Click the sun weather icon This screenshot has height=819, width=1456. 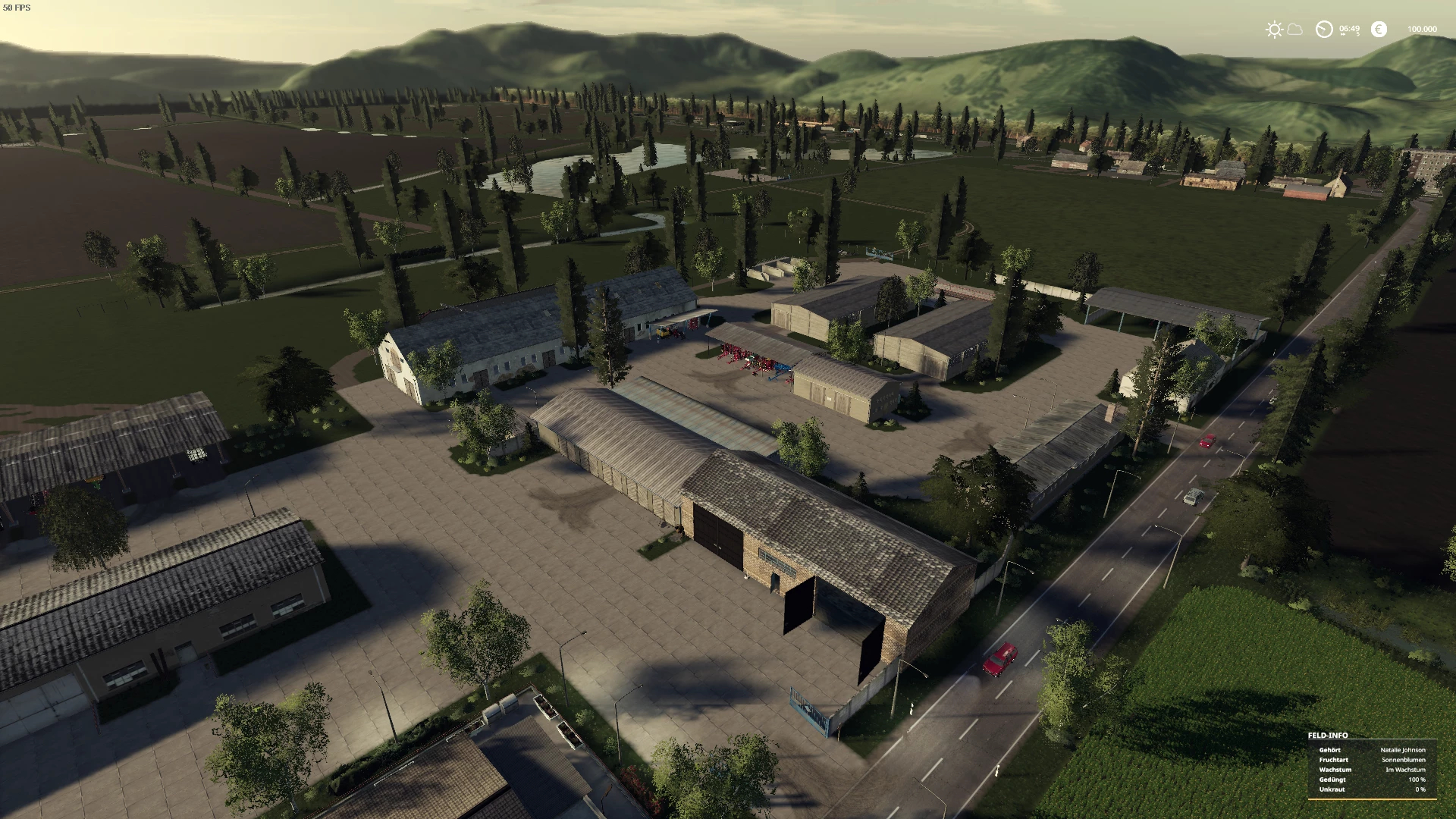pos(1274,30)
